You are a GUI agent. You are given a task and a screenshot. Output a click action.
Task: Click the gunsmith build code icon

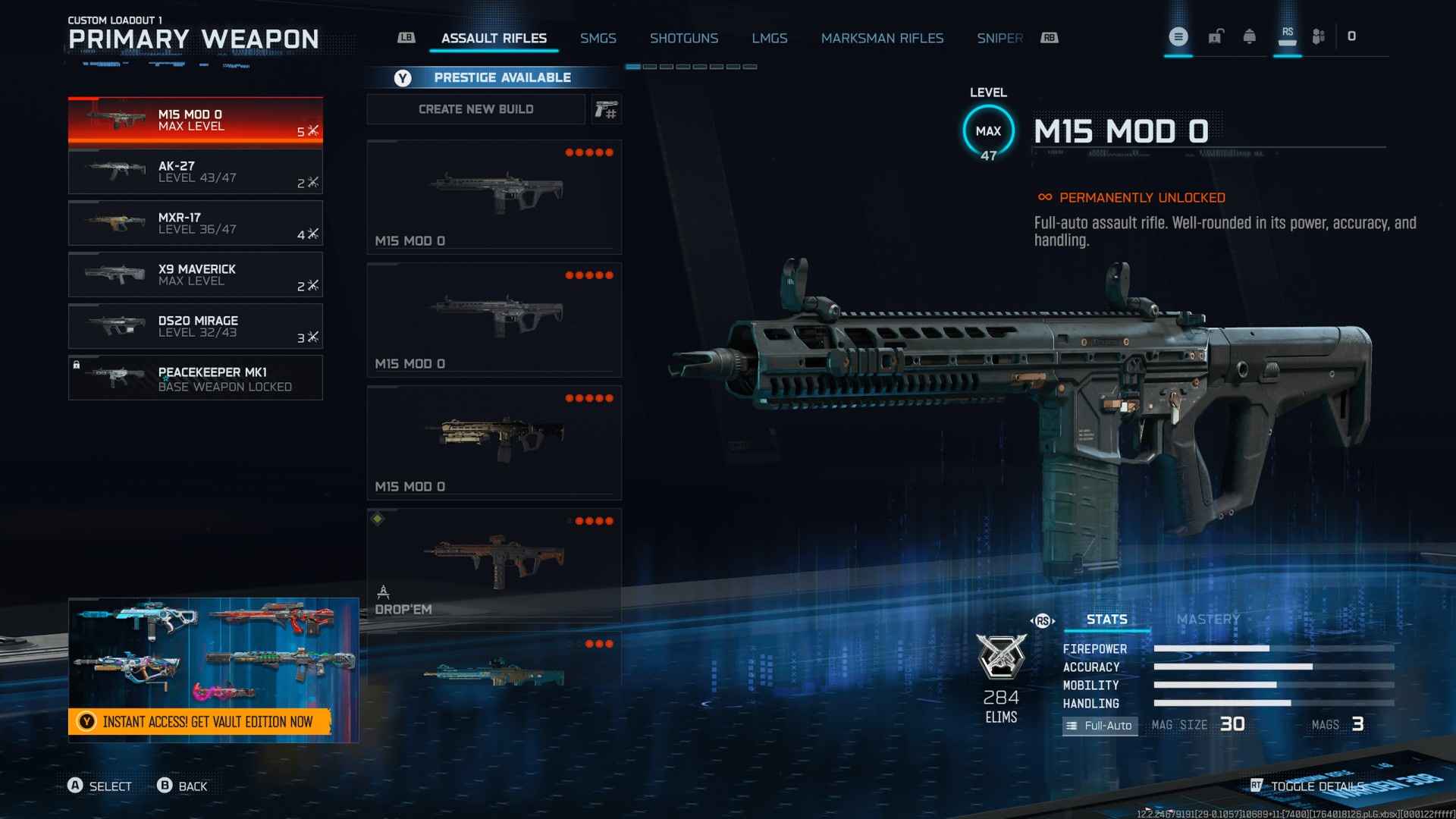click(x=606, y=110)
